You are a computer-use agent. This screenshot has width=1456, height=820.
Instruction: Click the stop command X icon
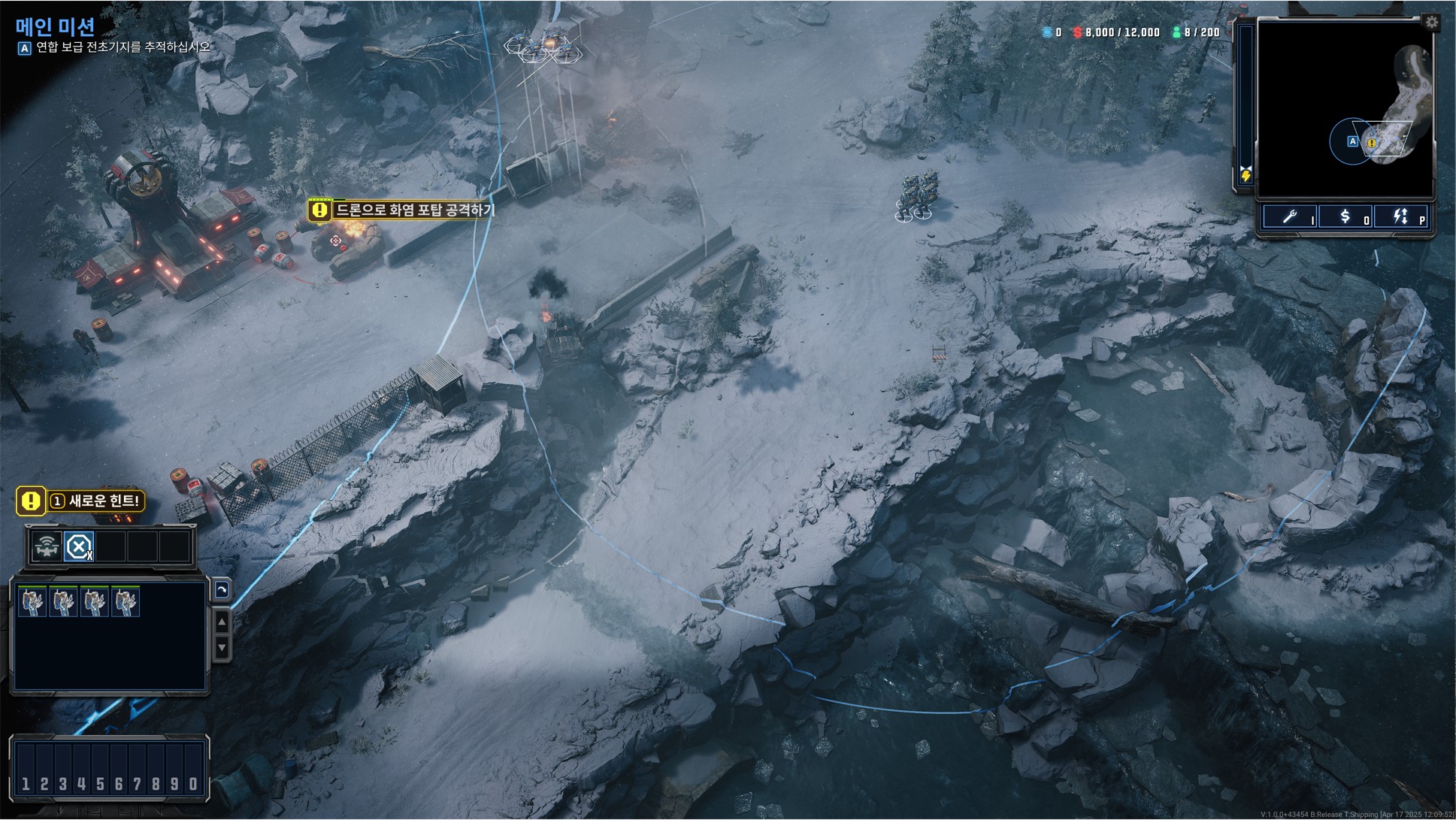pos(78,547)
